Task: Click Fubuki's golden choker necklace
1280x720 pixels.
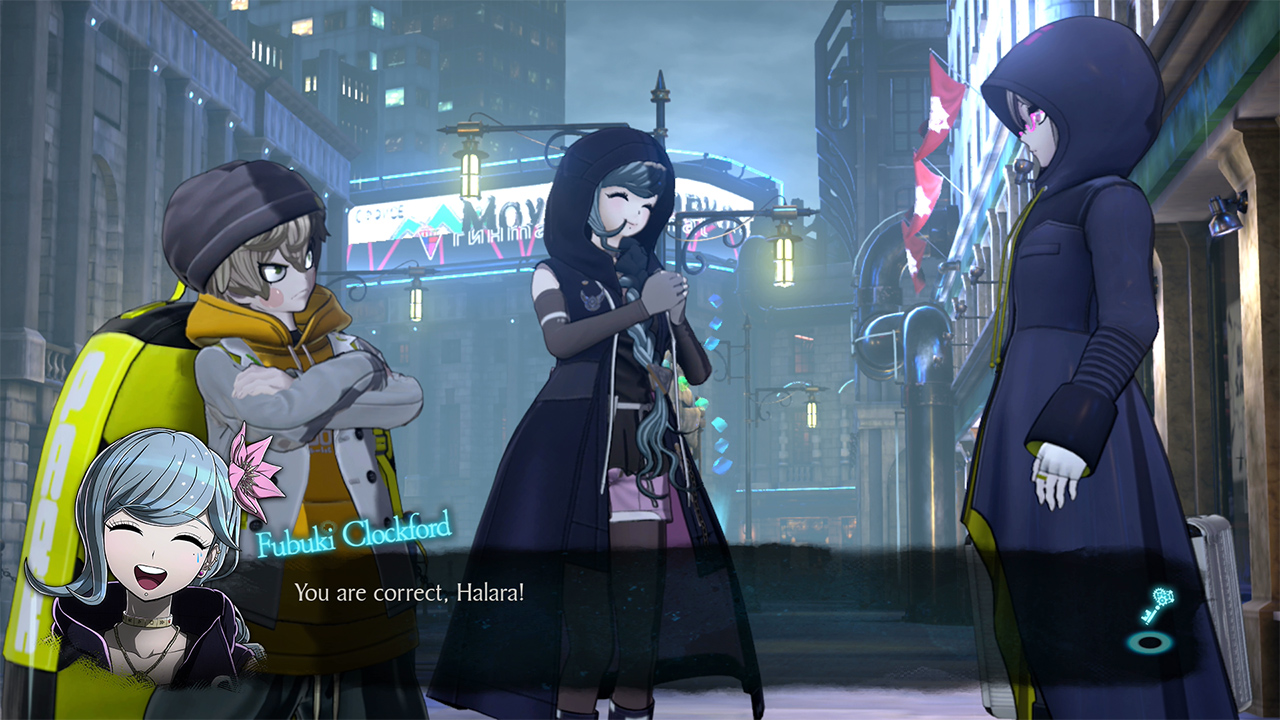Action: pos(150,620)
